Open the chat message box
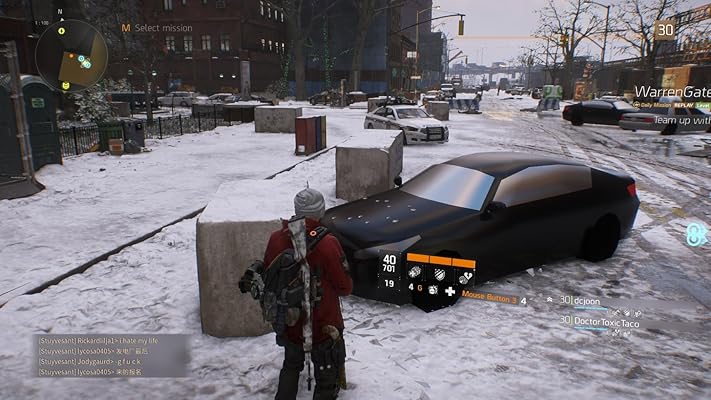Screen dimensions: 711x400 point(110,355)
